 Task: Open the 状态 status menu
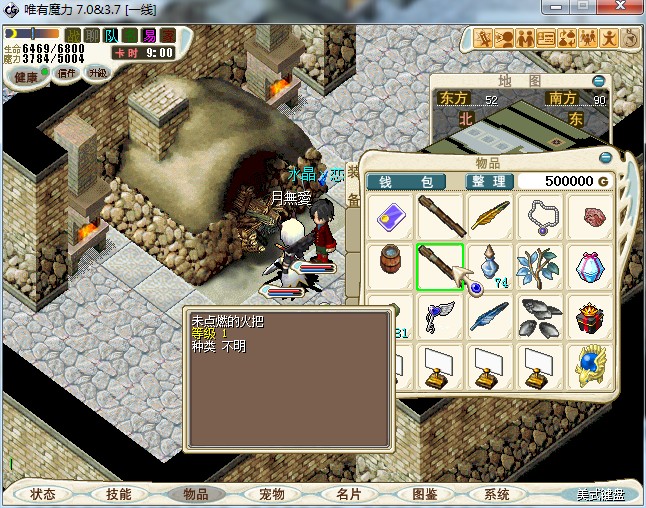pos(43,494)
